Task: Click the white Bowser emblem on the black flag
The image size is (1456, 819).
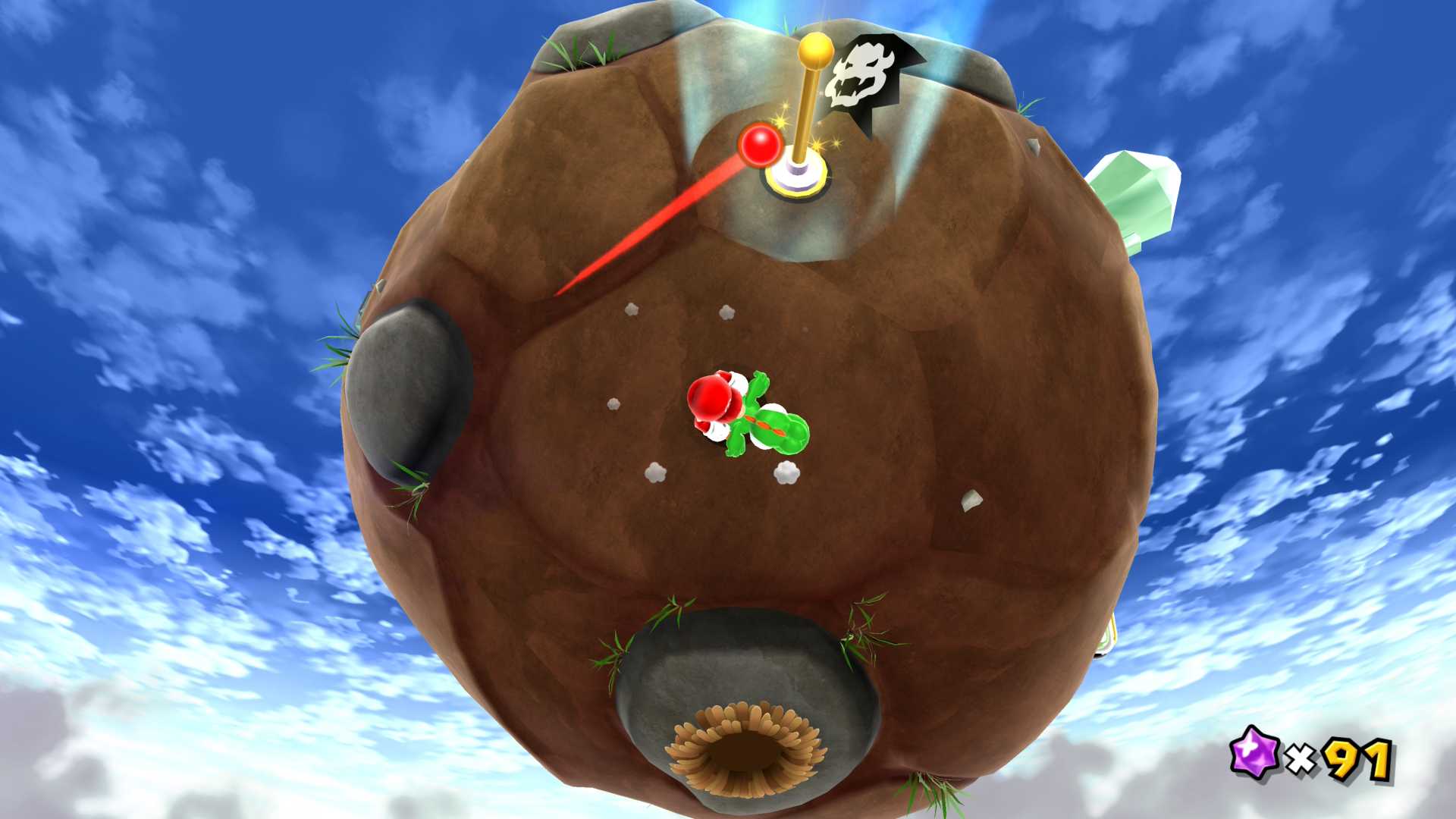Action: pos(860,74)
